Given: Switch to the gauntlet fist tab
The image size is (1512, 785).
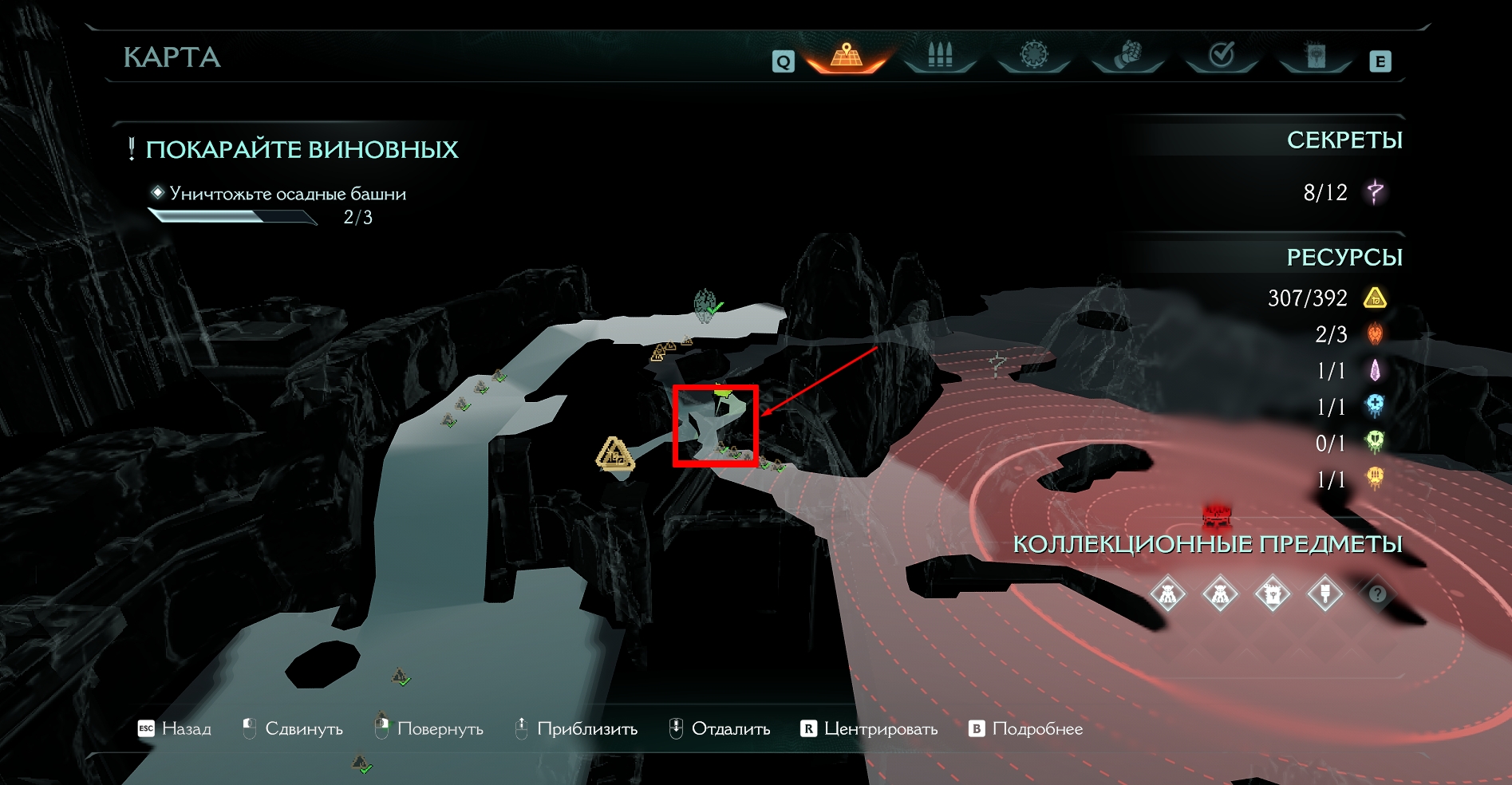Looking at the screenshot, I should click(1127, 56).
